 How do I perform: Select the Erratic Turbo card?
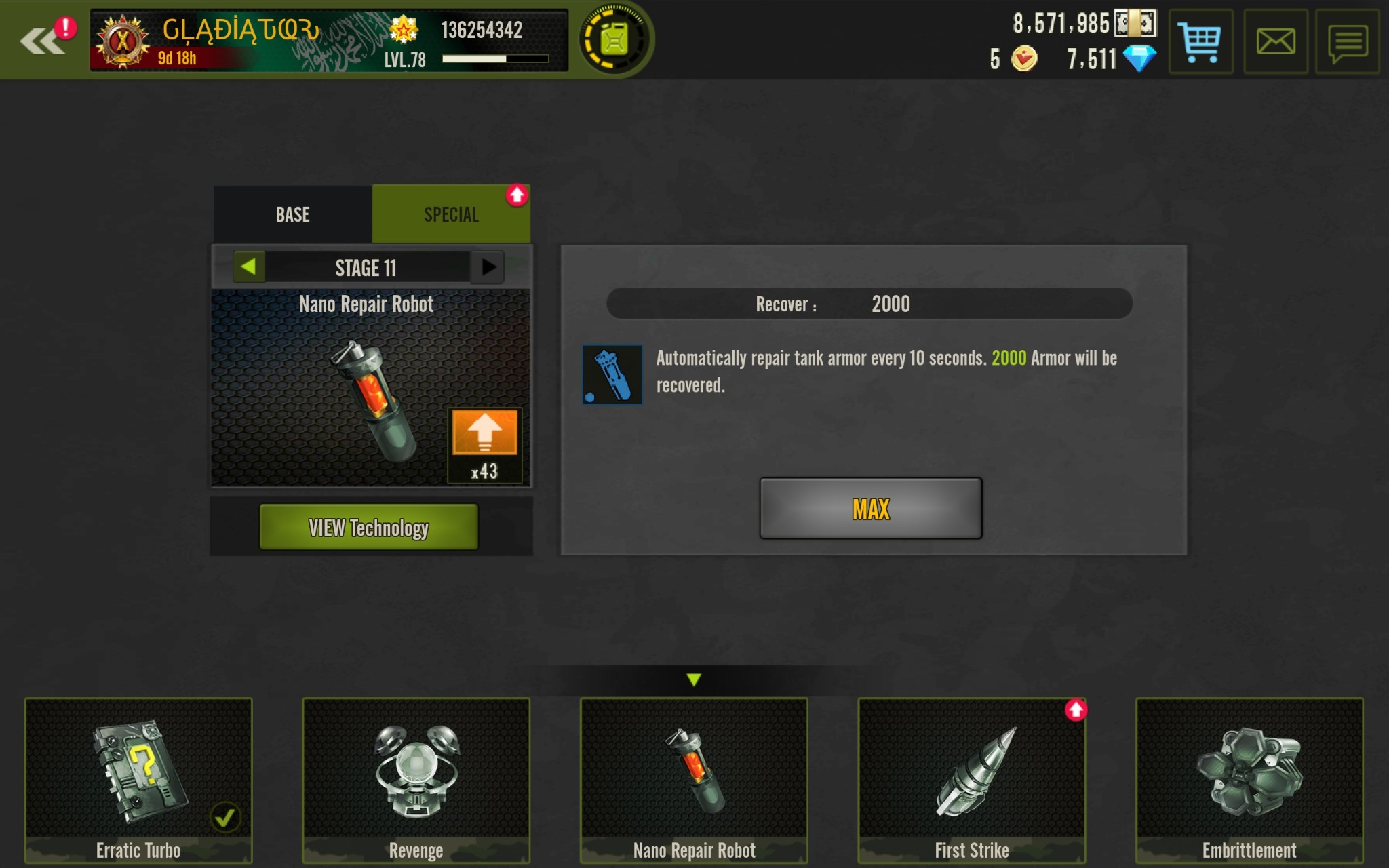(138, 780)
